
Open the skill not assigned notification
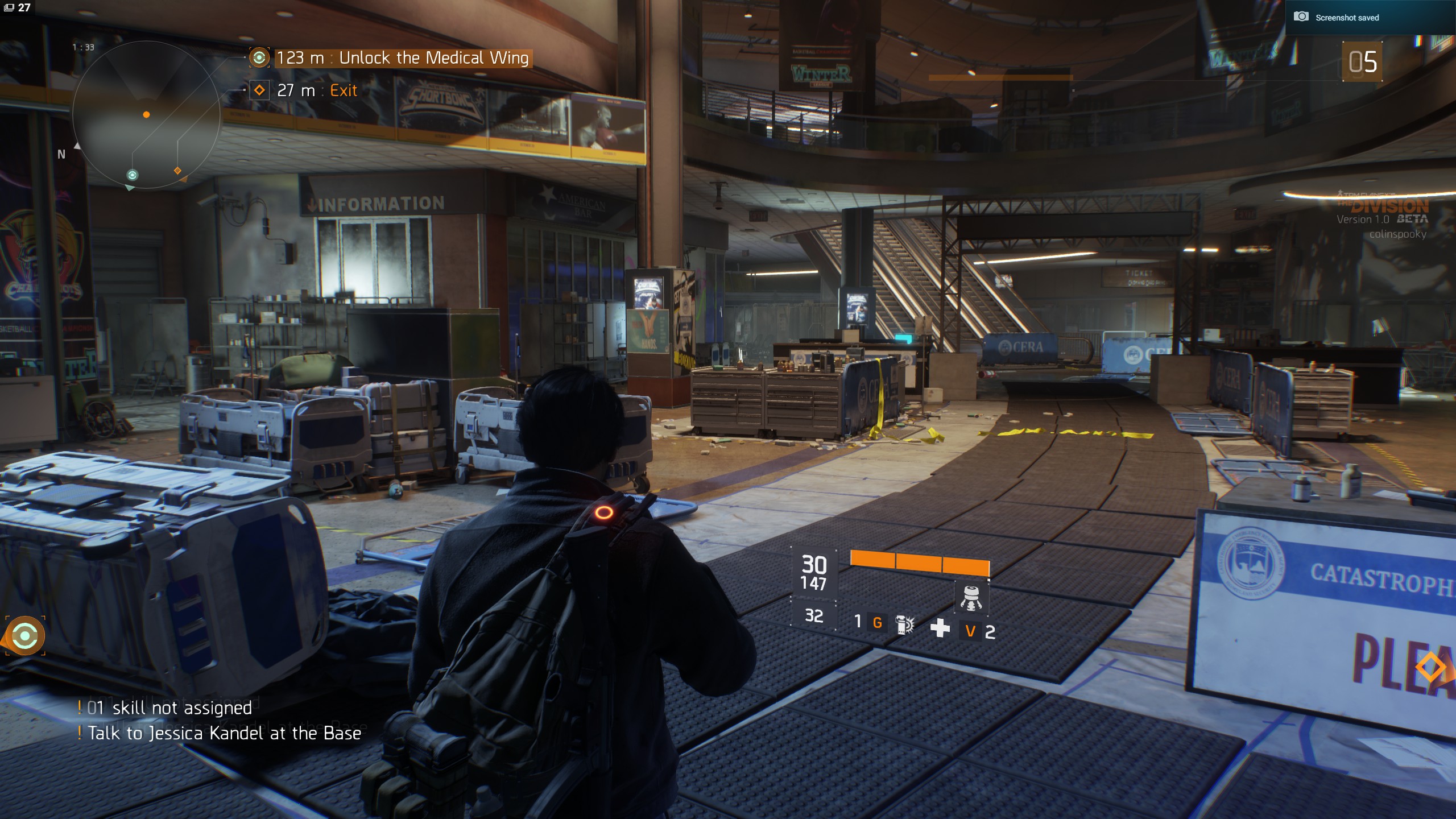click(169, 708)
